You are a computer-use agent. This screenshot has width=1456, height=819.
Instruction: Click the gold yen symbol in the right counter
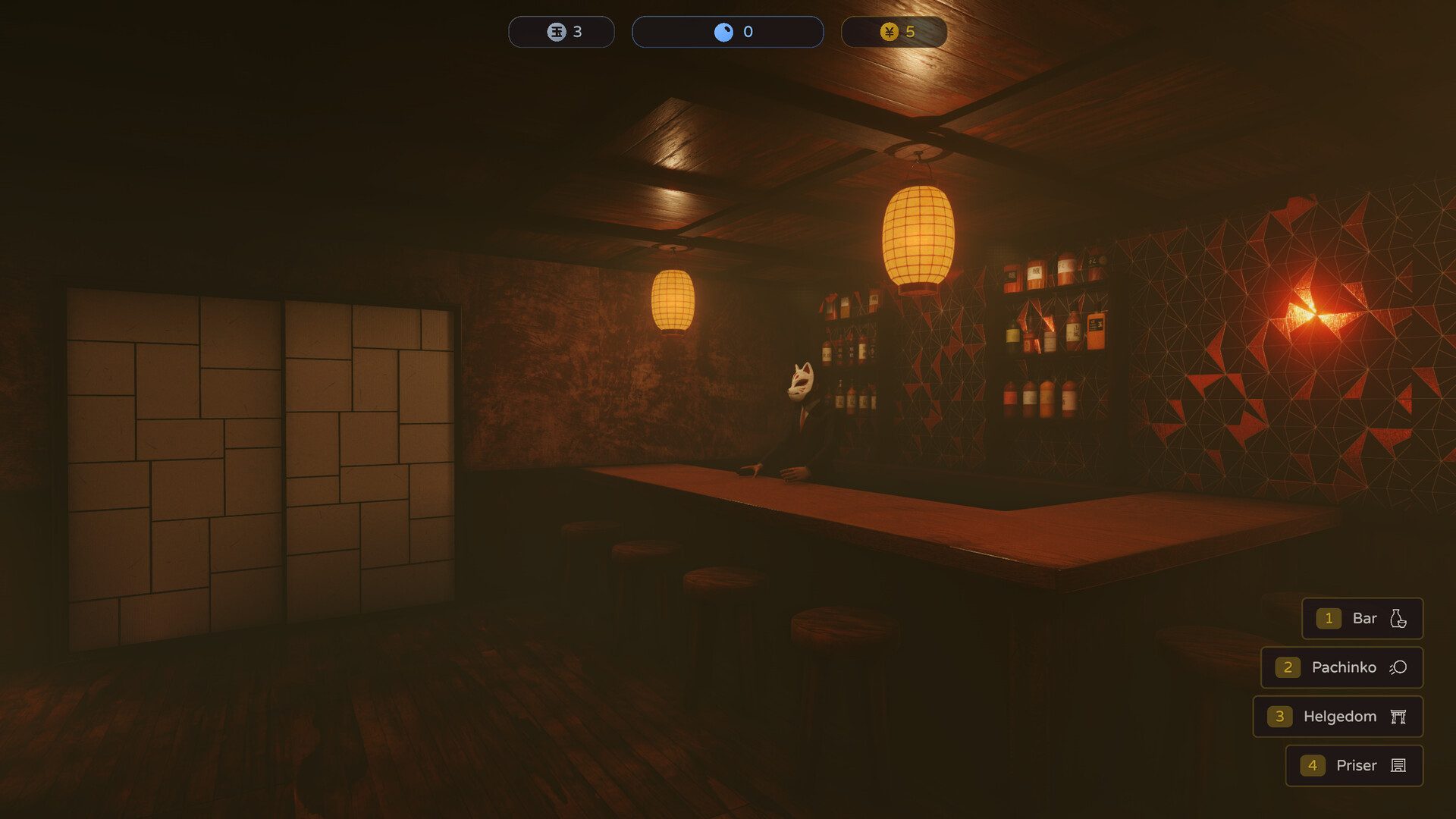[x=889, y=31]
